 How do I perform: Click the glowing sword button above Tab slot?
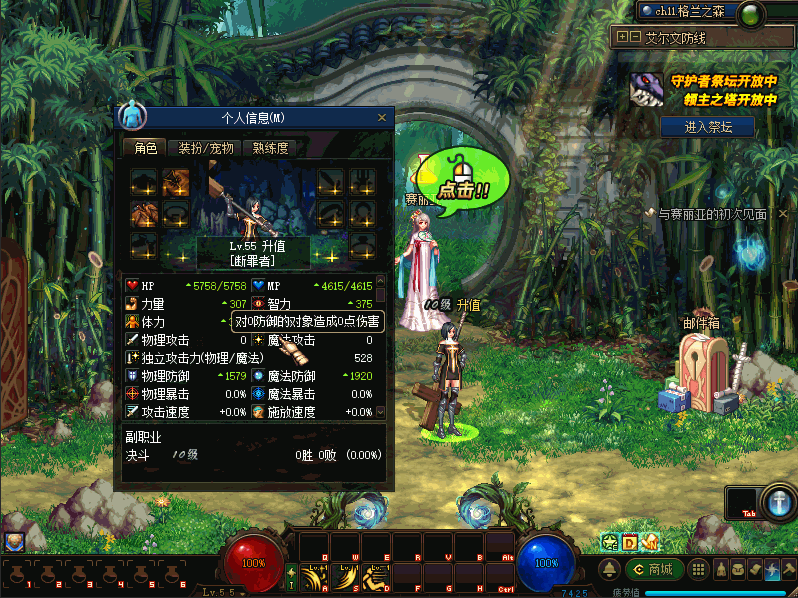778,503
